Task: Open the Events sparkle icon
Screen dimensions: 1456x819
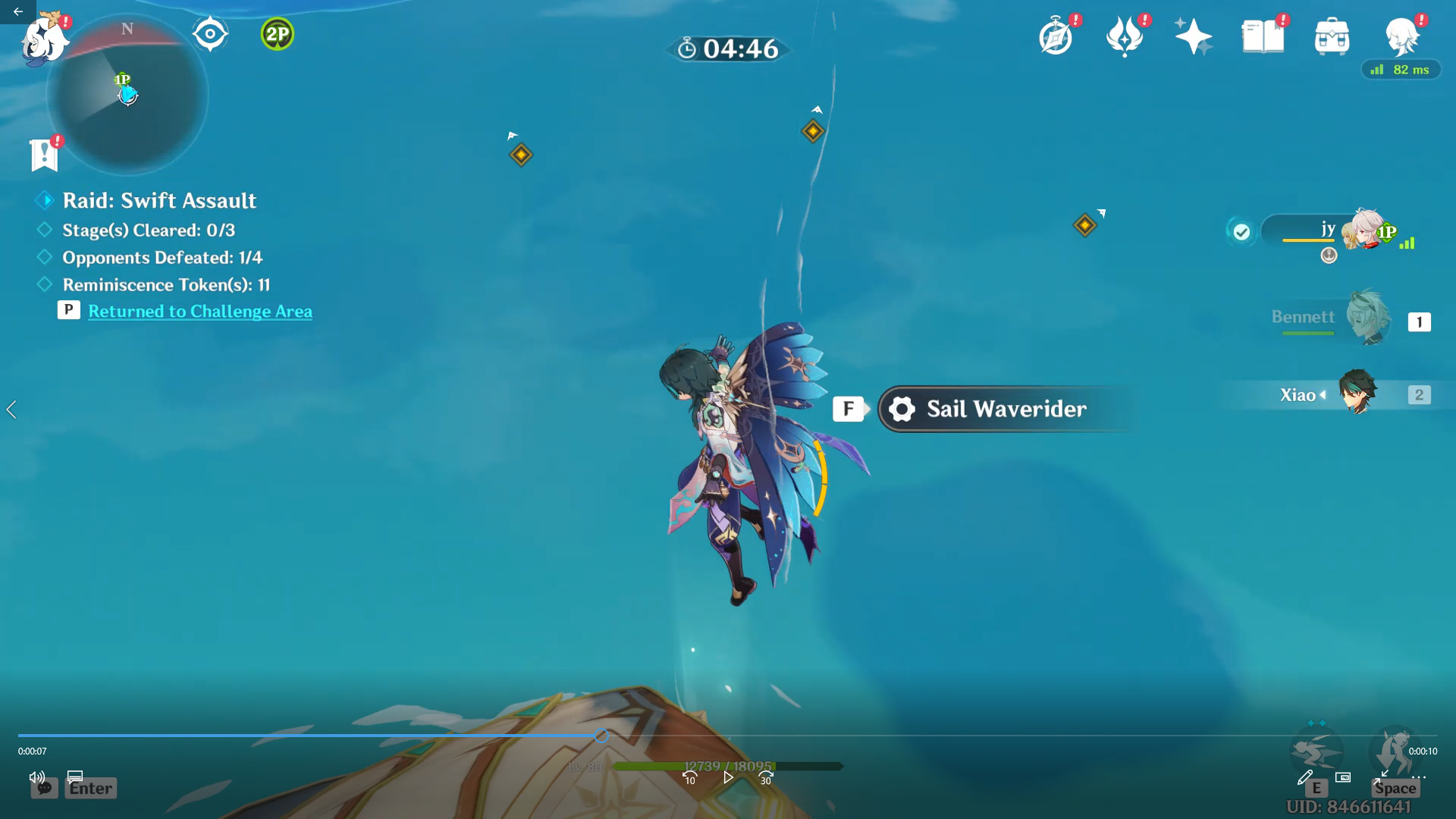Action: pos(1193,34)
